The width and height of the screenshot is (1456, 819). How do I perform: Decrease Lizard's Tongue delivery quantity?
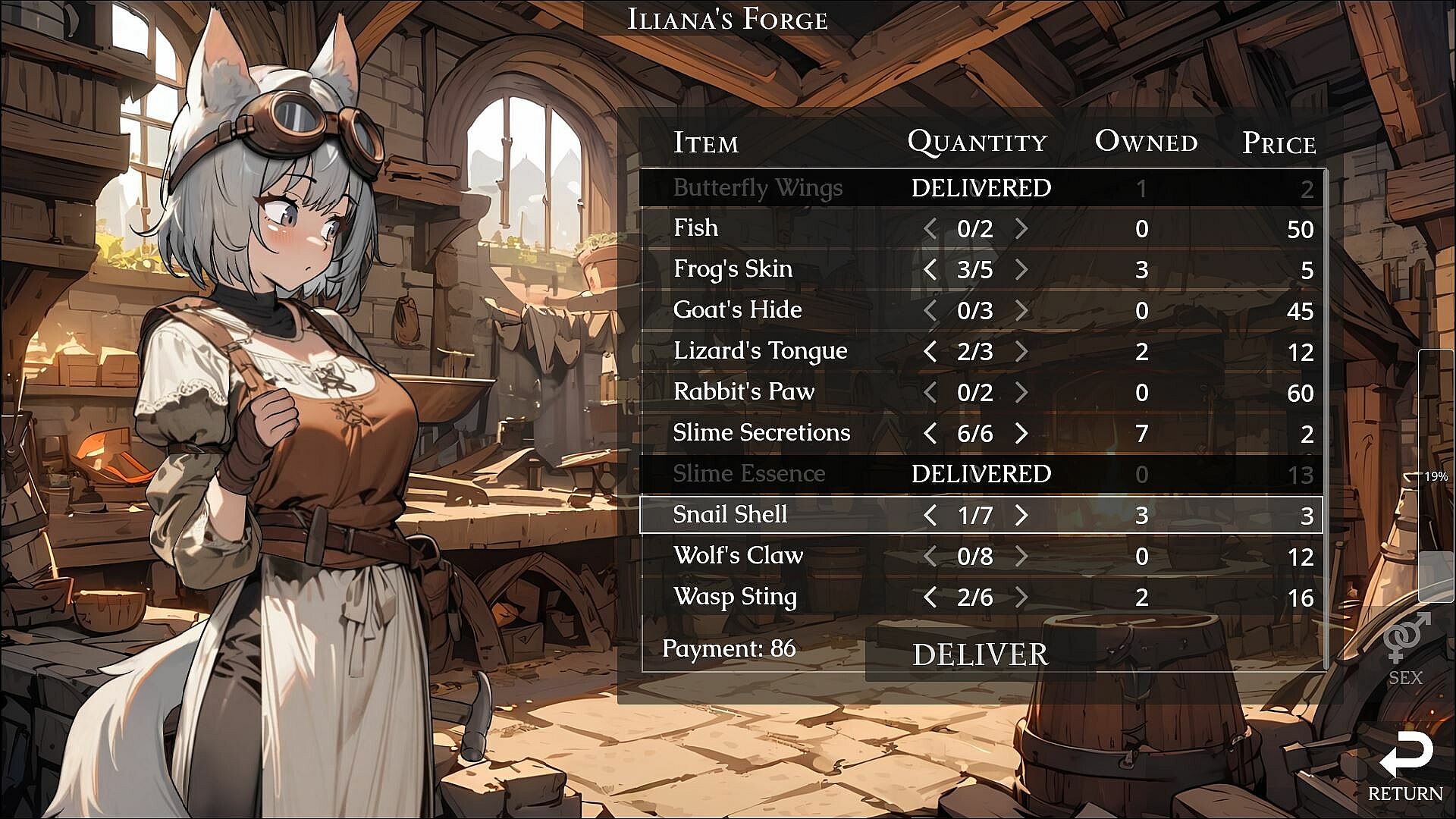point(930,351)
